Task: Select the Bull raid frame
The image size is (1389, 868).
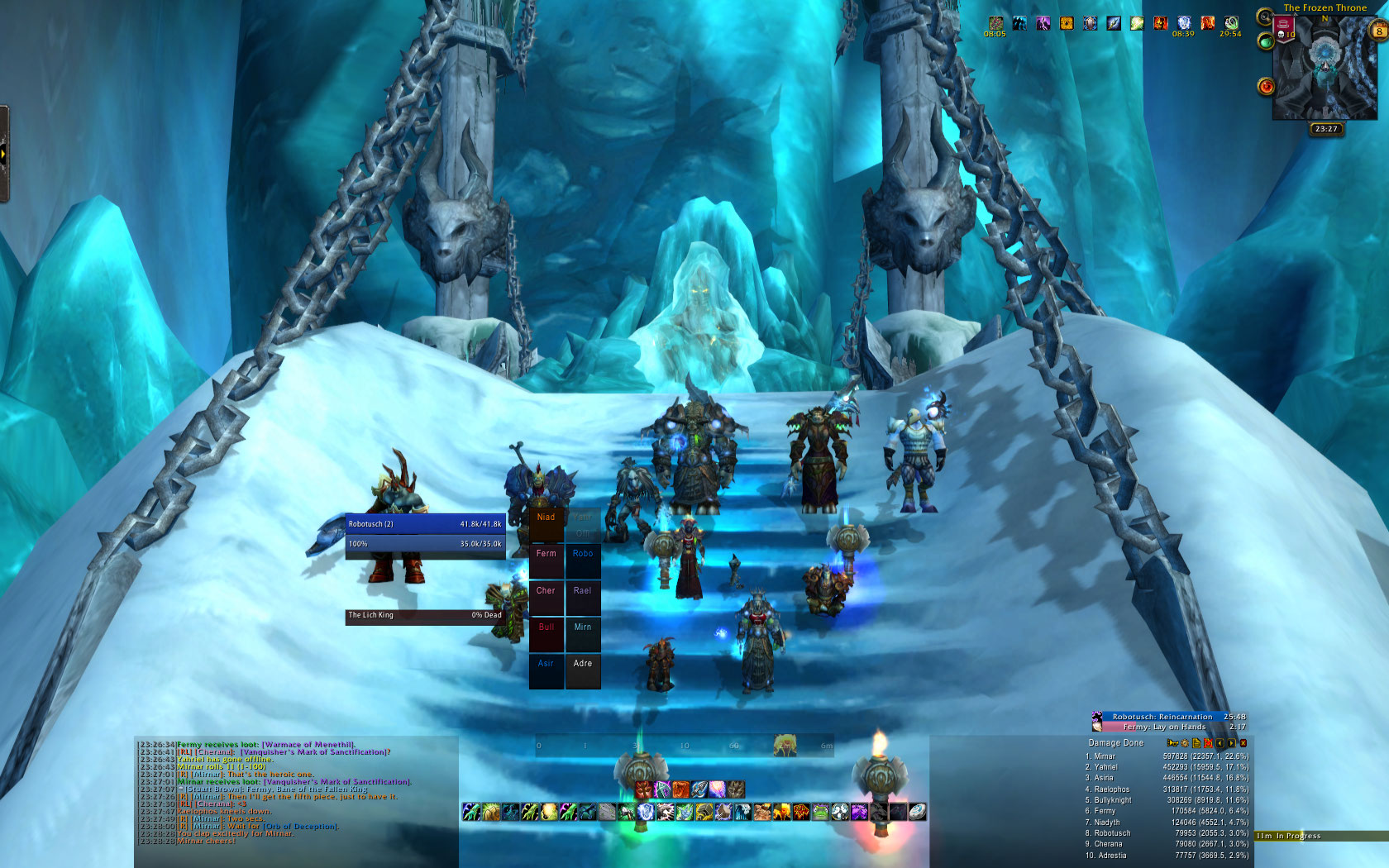Action: coord(546,634)
